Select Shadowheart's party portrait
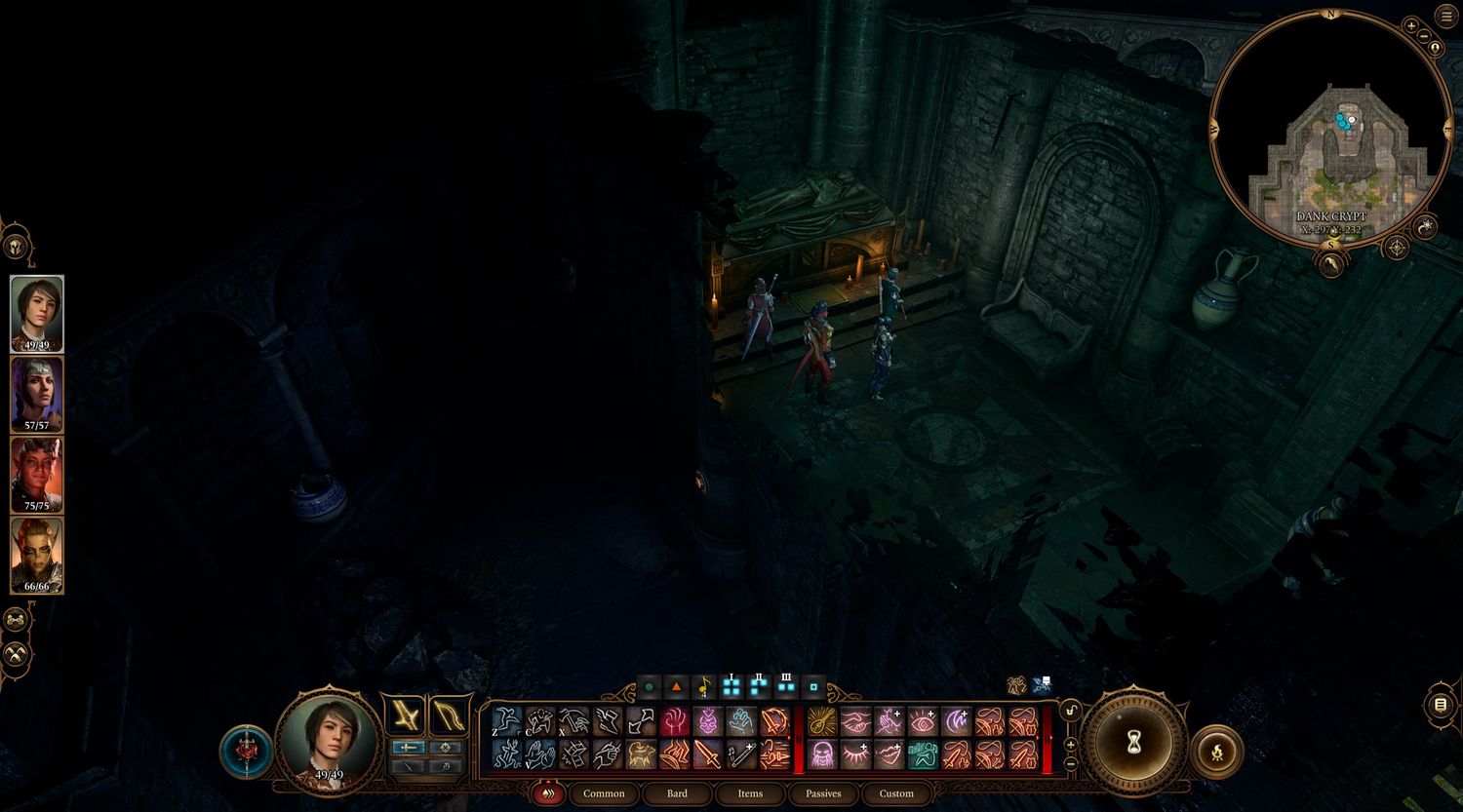The width and height of the screenshot is (1463, 812). click(x=37, y=394)
